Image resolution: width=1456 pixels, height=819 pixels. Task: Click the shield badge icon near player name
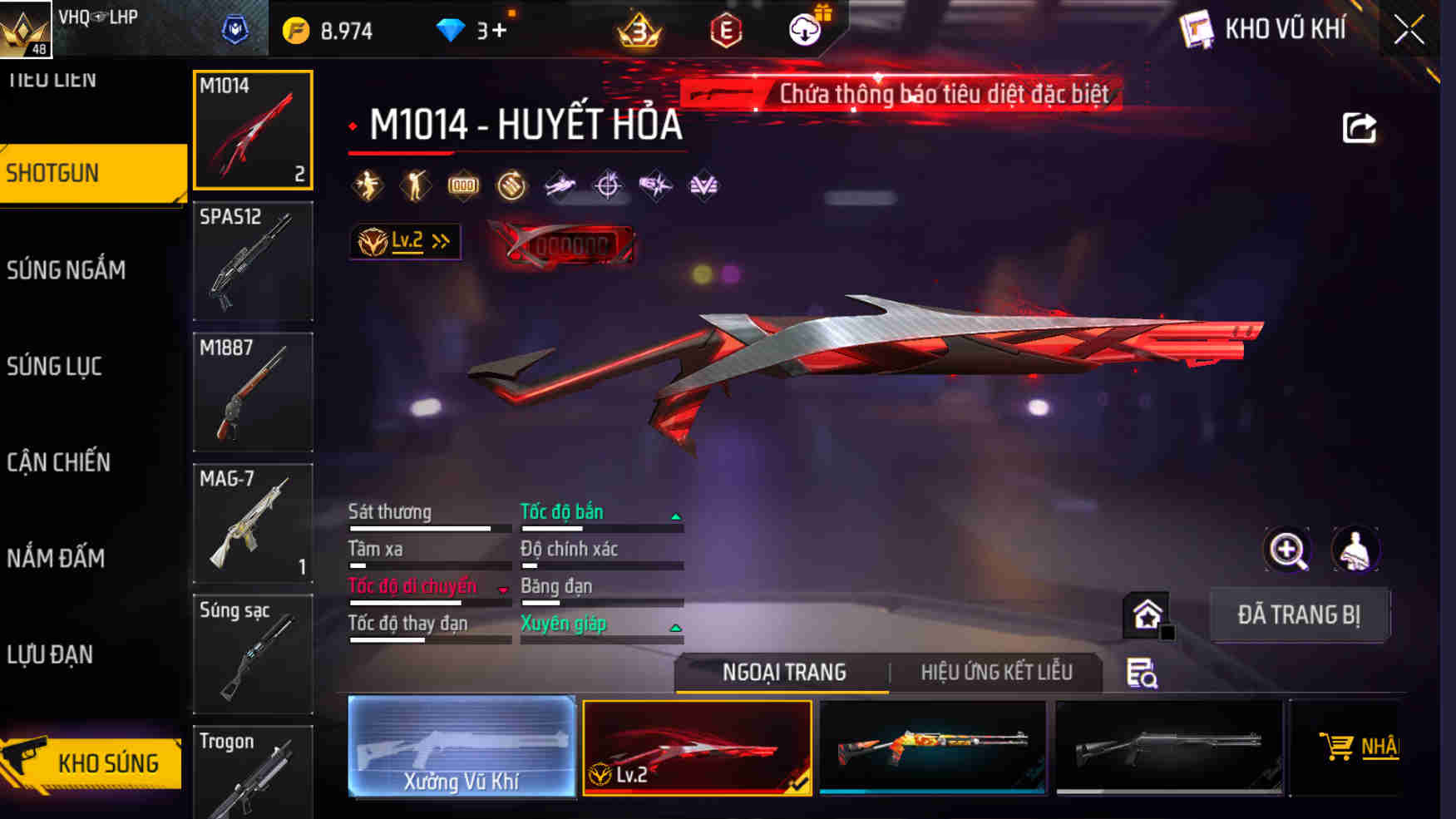(235, 27)
